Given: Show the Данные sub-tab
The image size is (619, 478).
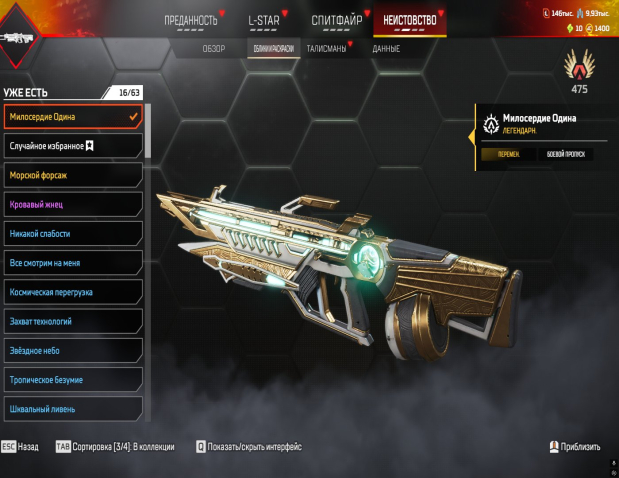Looking at the screenshot, I should (386, 48).
